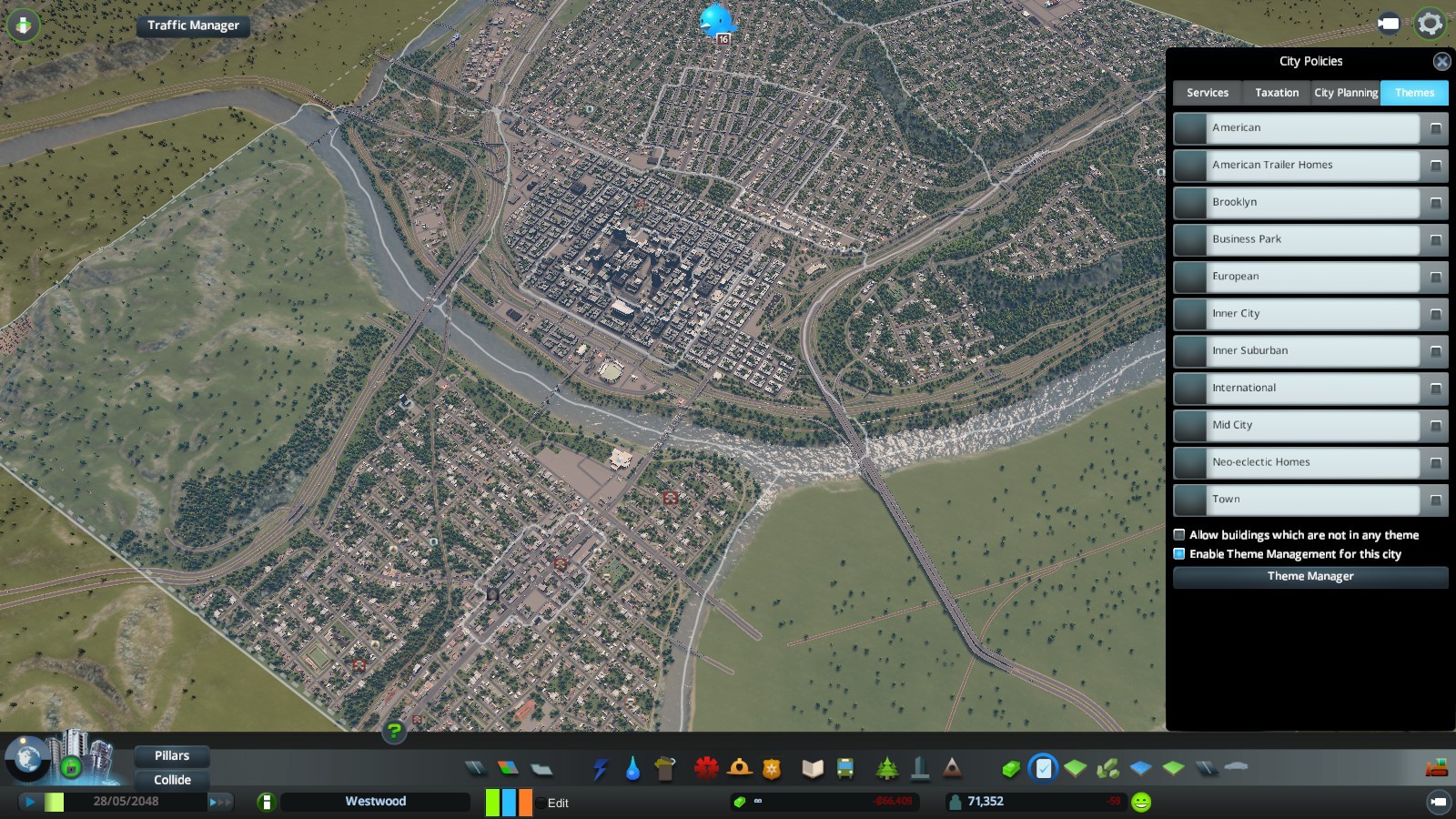Check the Neo-eclectic Homes theme
Screen dimensions: 1456x819
tap(1436, 463)
